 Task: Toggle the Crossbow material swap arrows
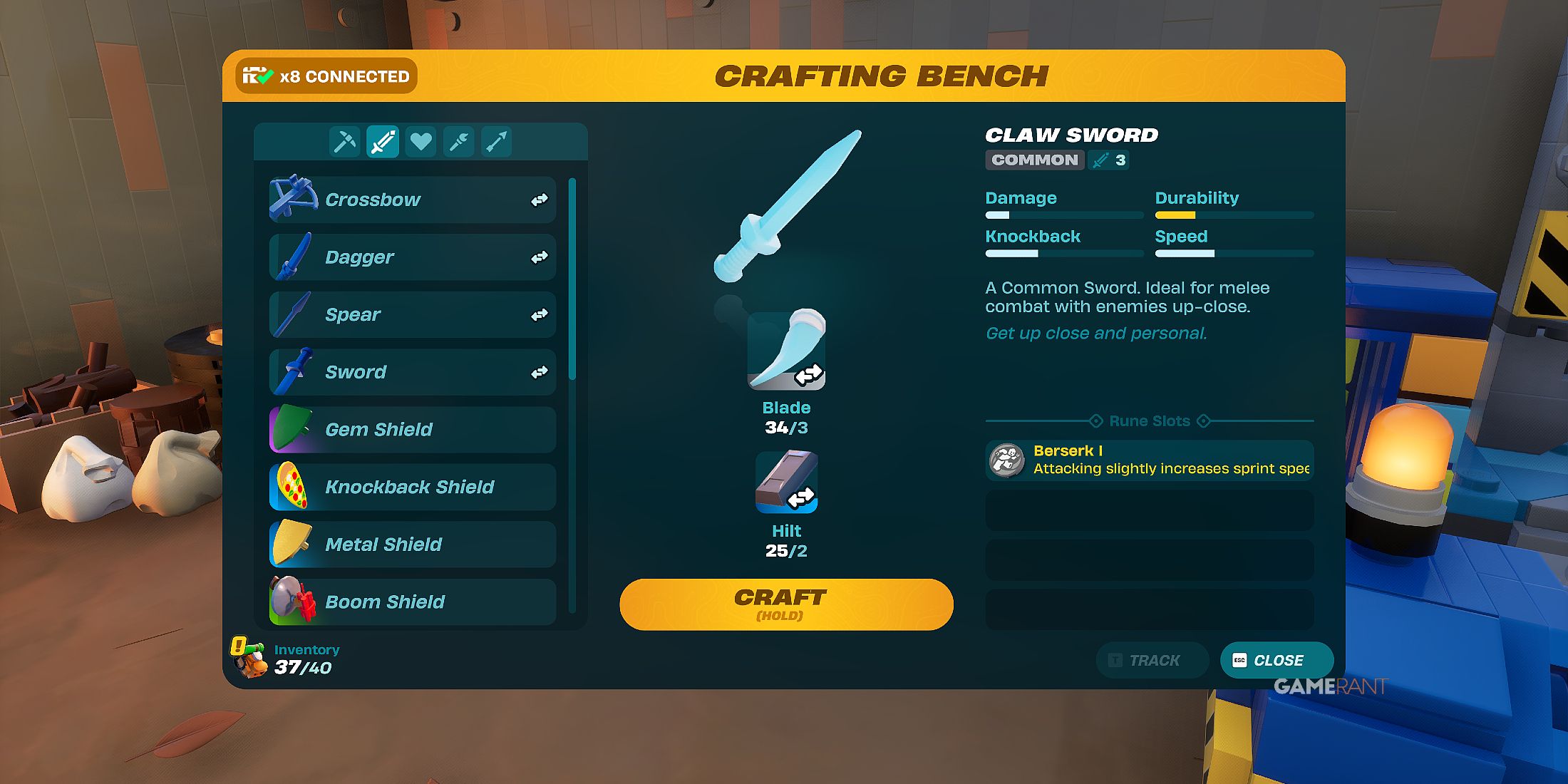(x=540, y=200)
